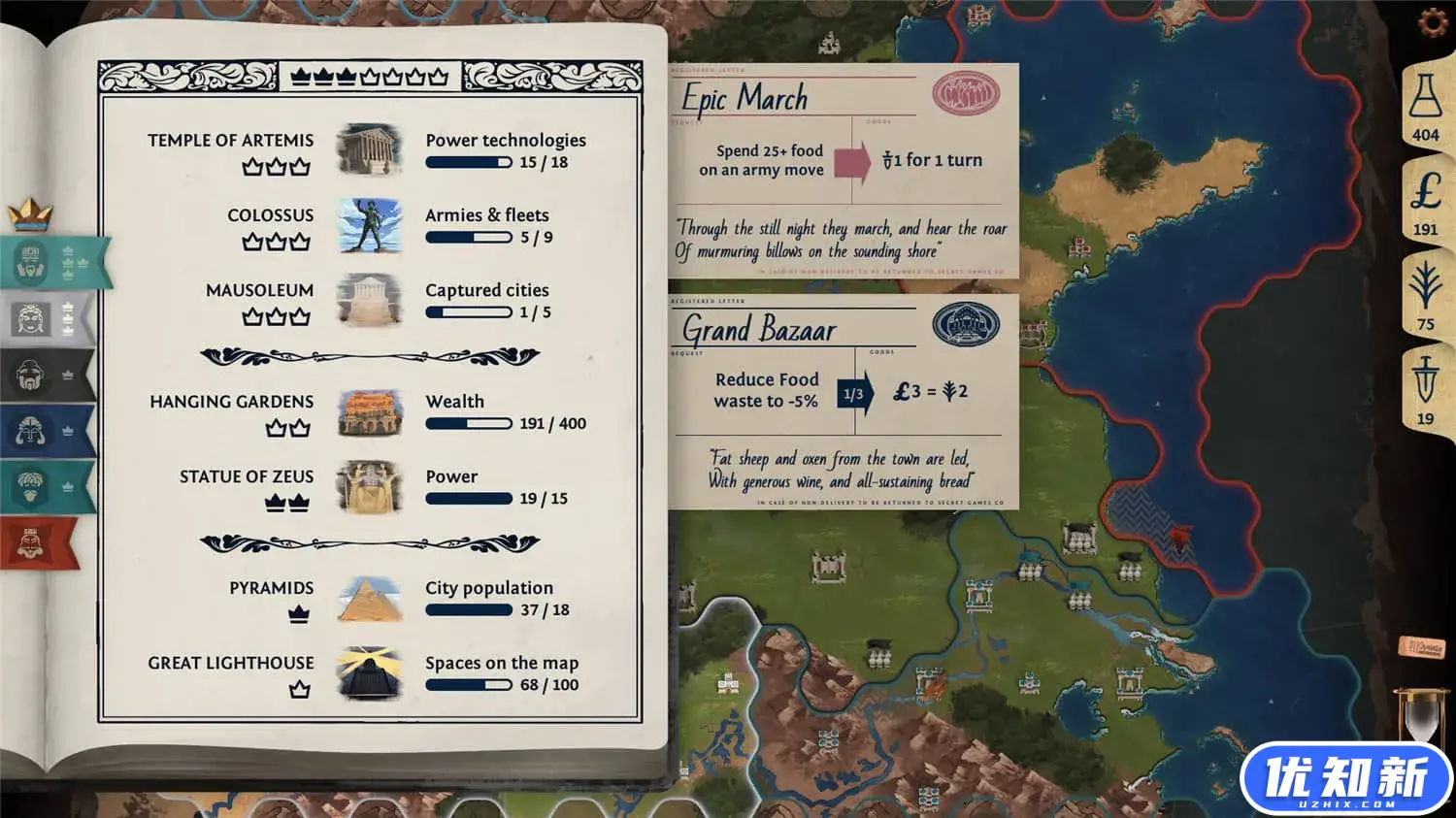Viewport: 1456px width, 818px height.
Task: Choose the Grand Bazaar card
Action: tap(843, 402)
